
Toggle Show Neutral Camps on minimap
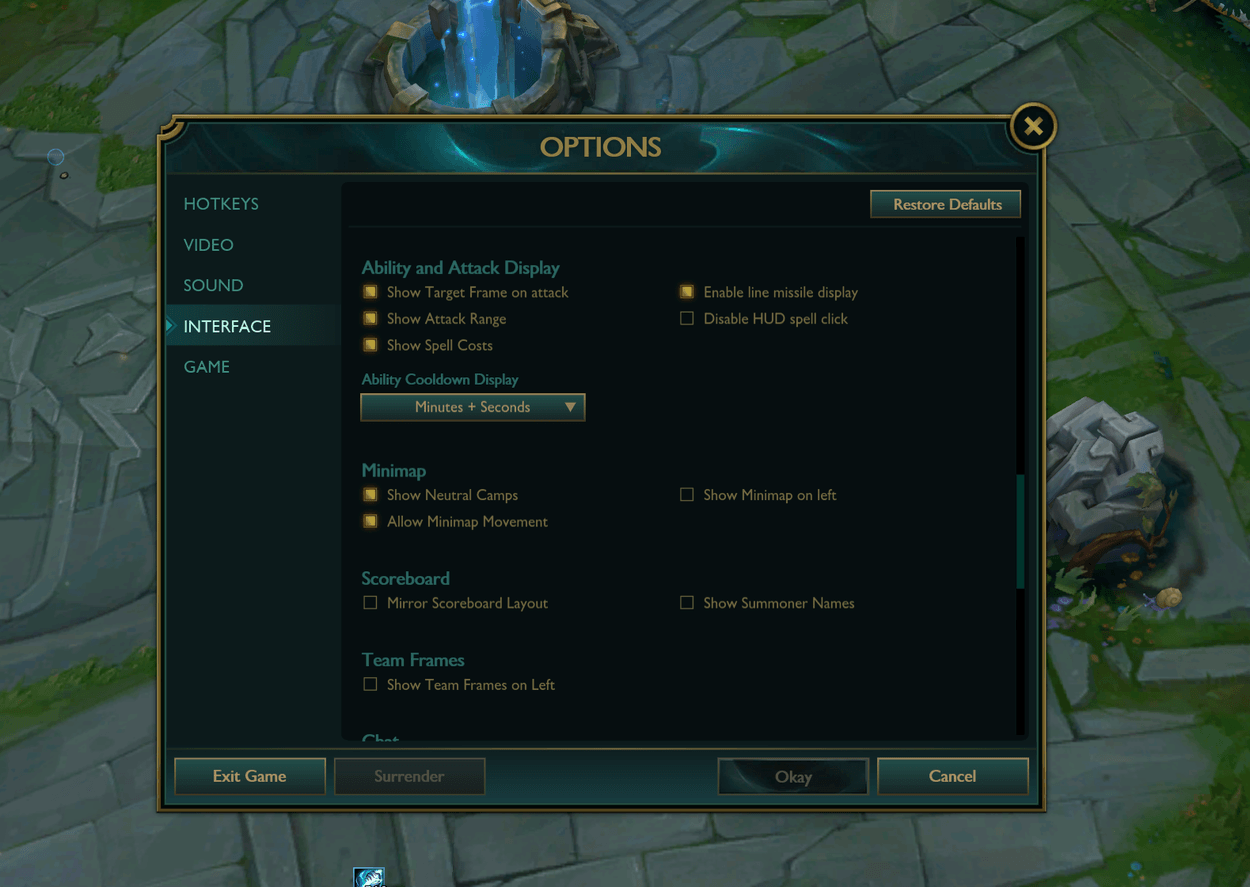tap(371, 495)
